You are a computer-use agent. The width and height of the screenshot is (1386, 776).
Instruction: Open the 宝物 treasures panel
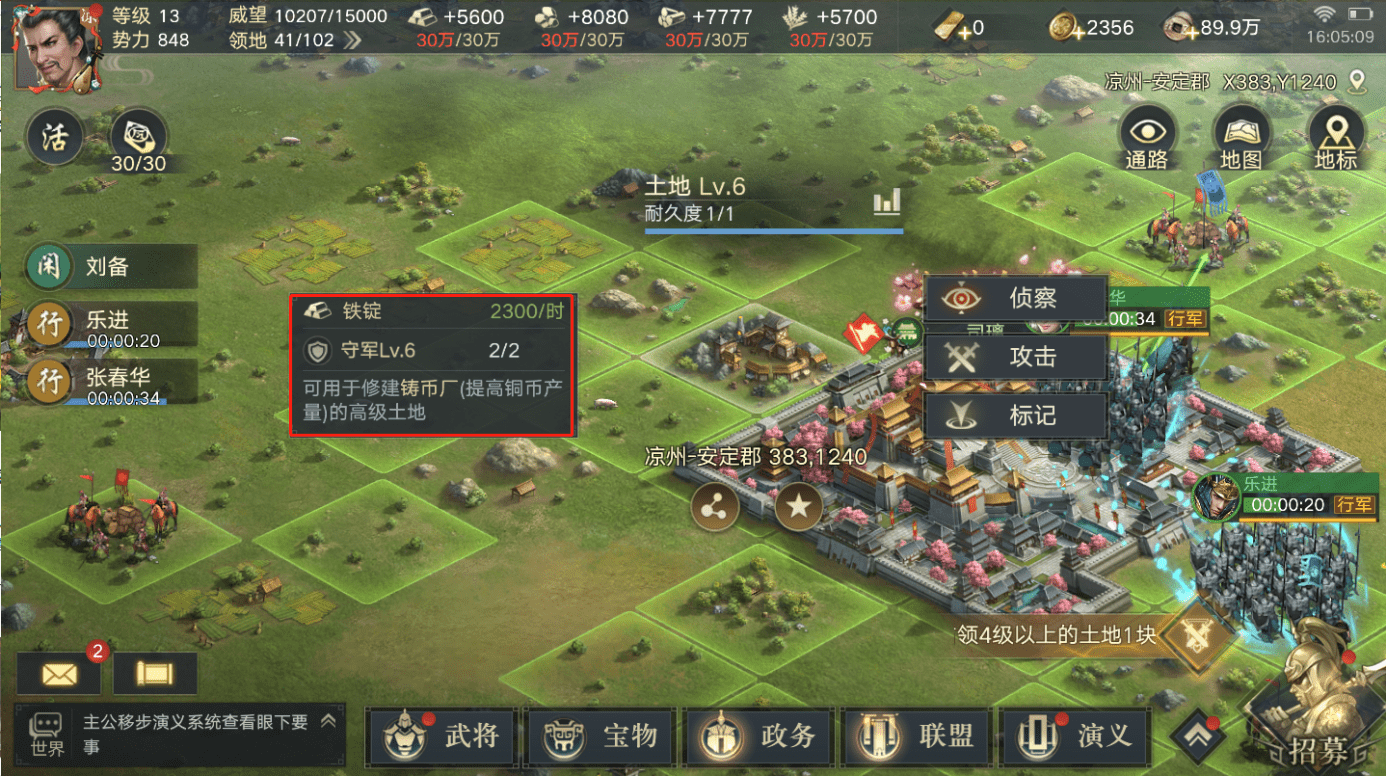point(599,736)
